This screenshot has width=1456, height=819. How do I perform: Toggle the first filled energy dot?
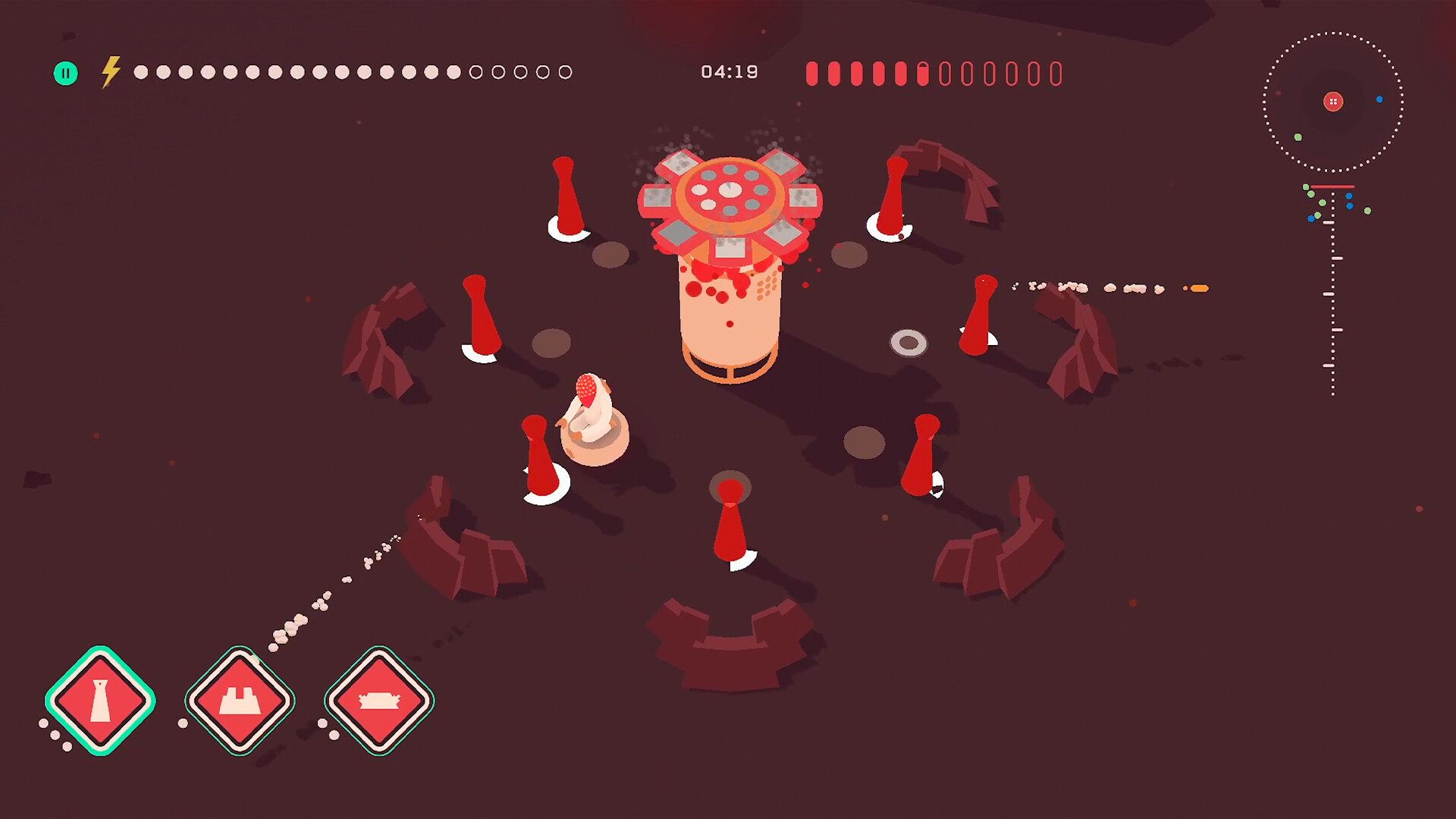tap(140, 72)
